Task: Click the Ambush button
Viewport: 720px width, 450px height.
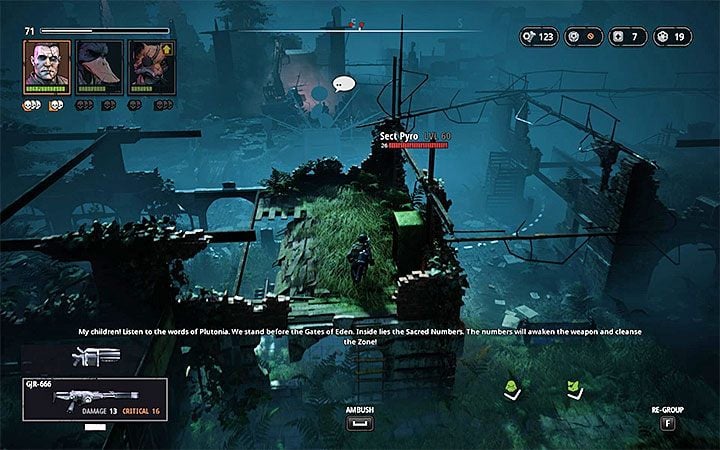Action: (x=358, y=423)
